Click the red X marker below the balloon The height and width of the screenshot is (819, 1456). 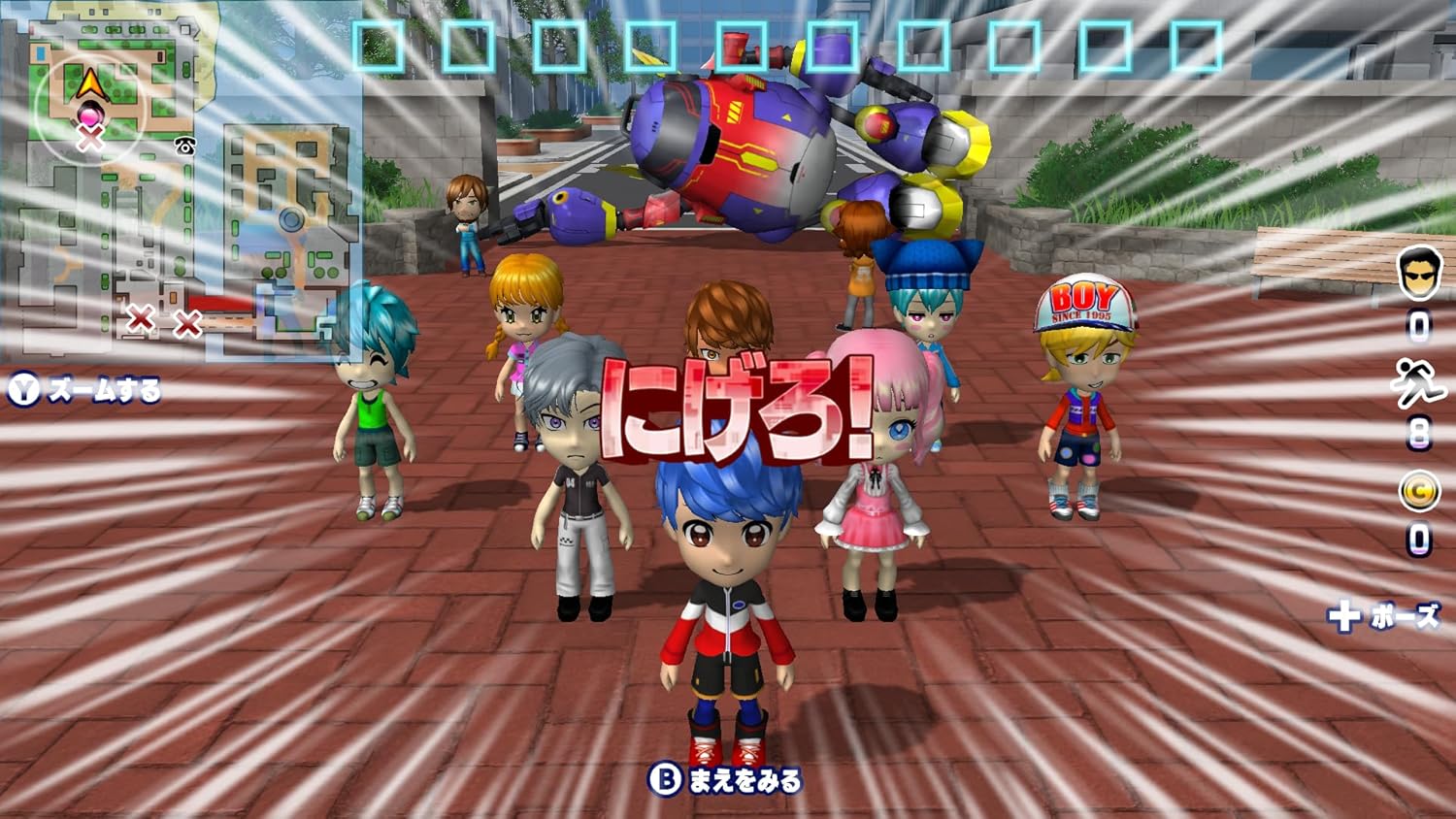point(92,138)
